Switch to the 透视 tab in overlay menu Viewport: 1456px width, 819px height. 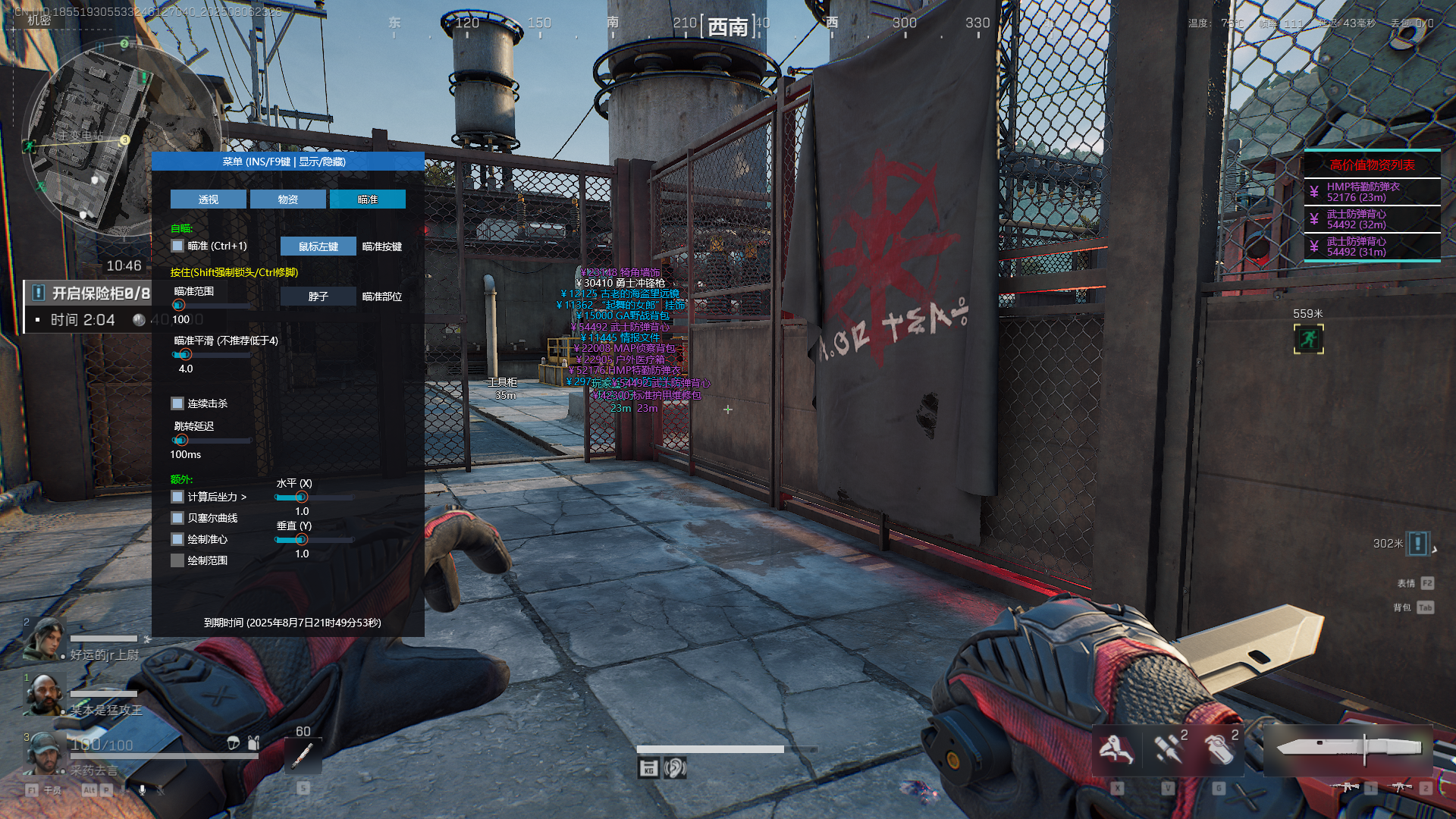coord(208,199)
